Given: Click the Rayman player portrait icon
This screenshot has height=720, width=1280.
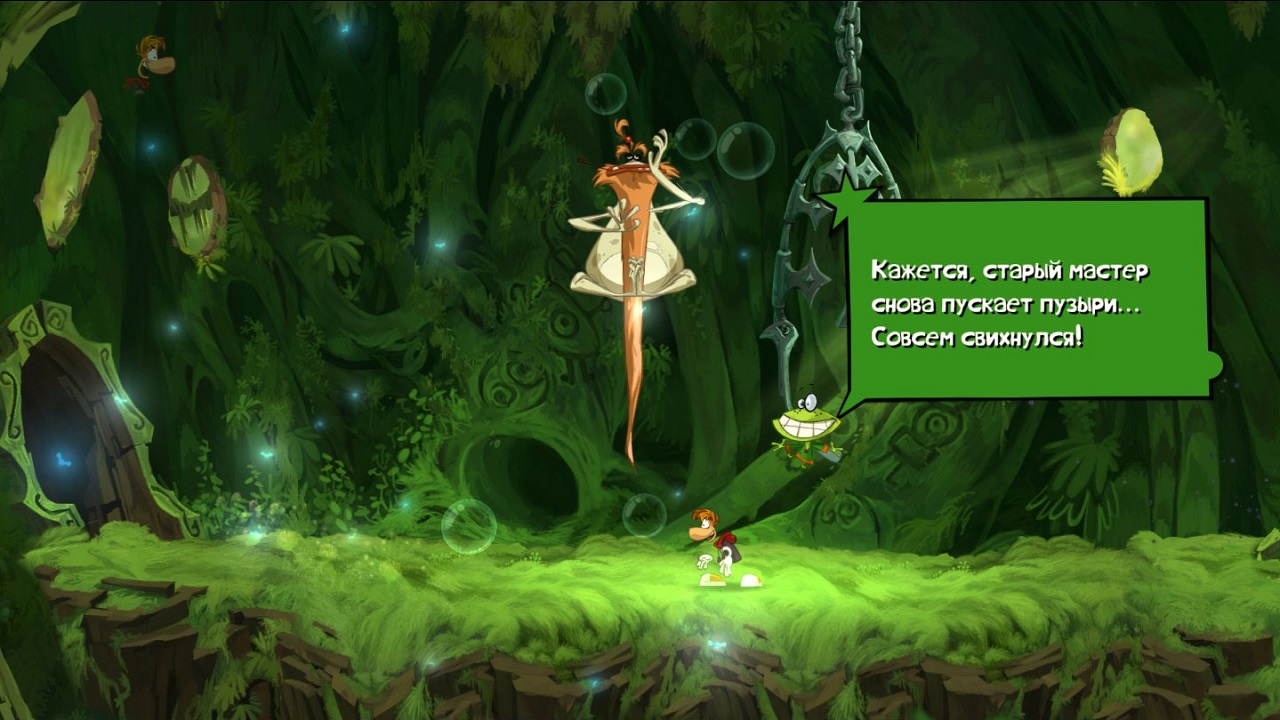Looking at the screenshot, I should 152,61.
